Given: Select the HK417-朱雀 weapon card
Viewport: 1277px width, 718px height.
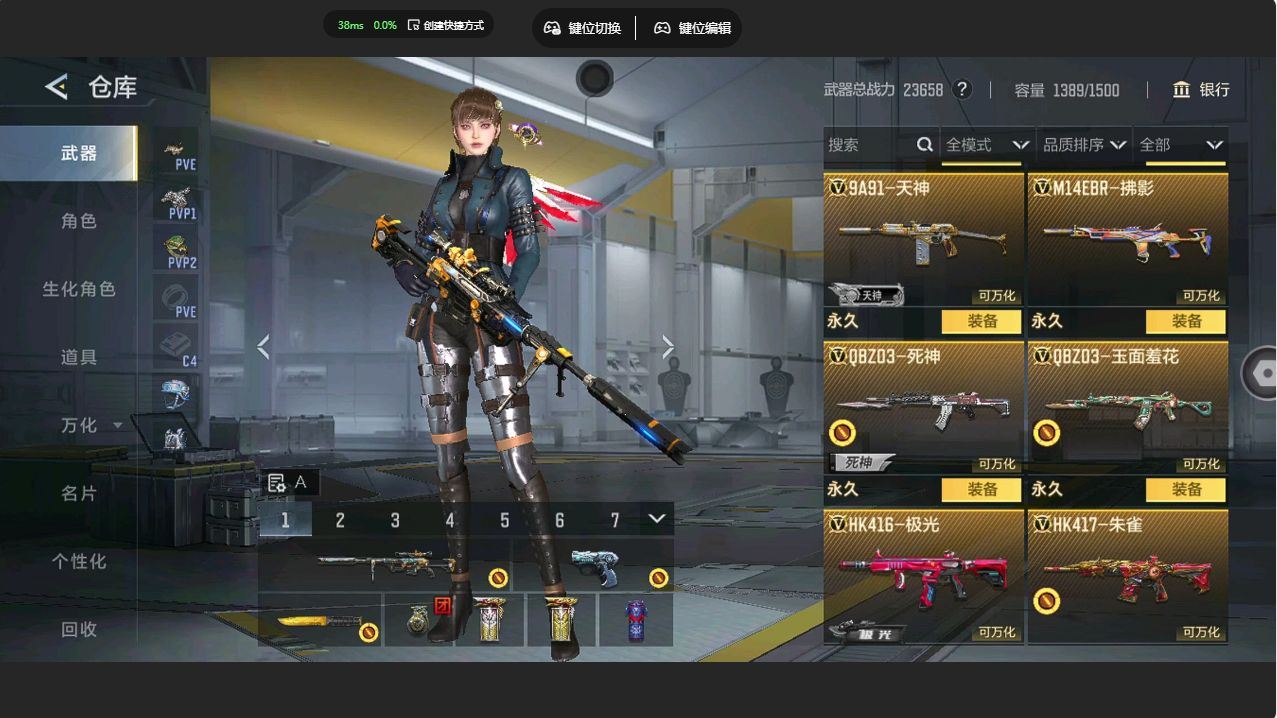Looking at the screenshot, I should coord(1127,577).
